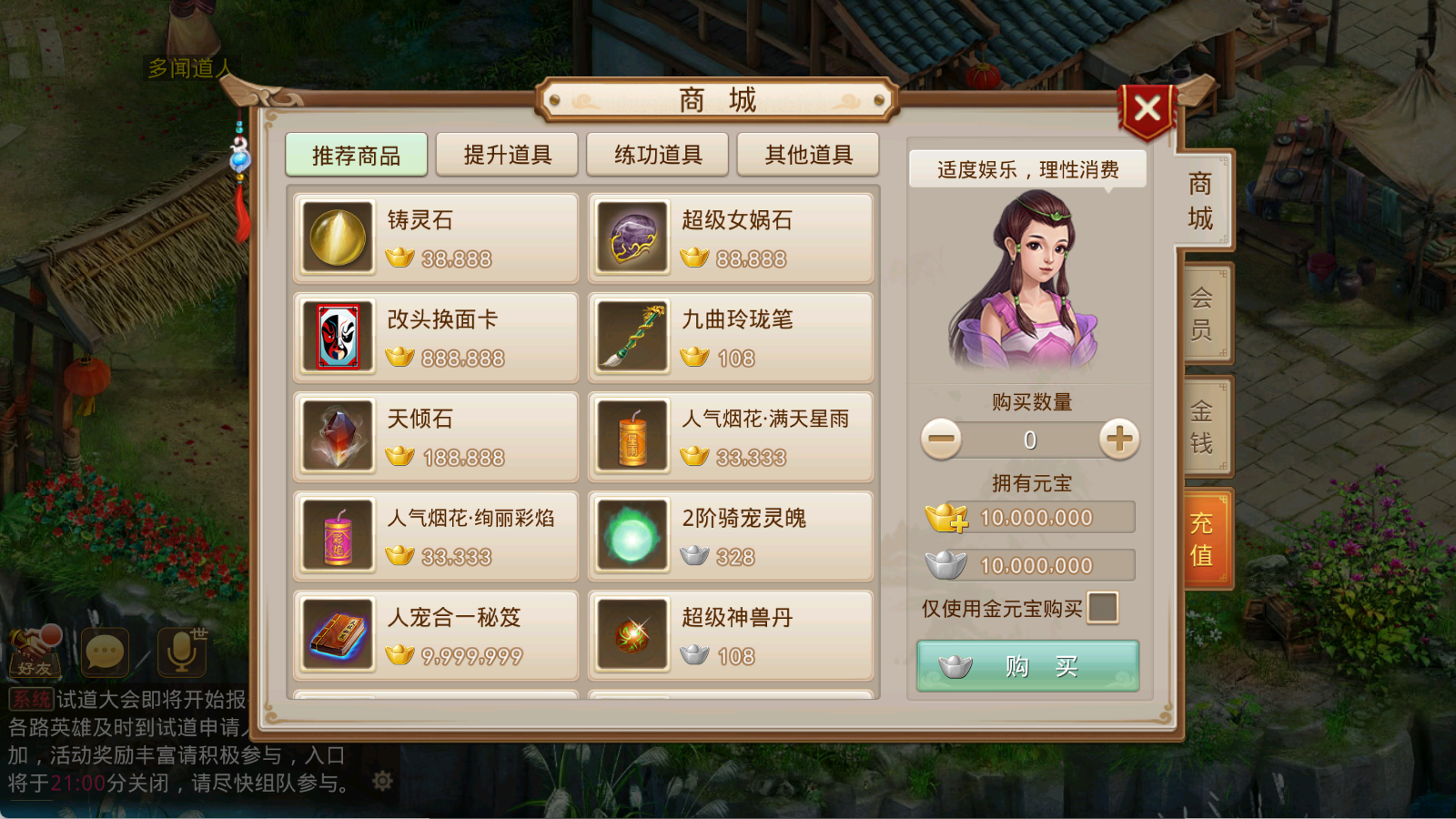This screenshot has height=819, width=1456.
Task: Open the 人宠合一秘笈 book item
Action: tap(337, 634)
